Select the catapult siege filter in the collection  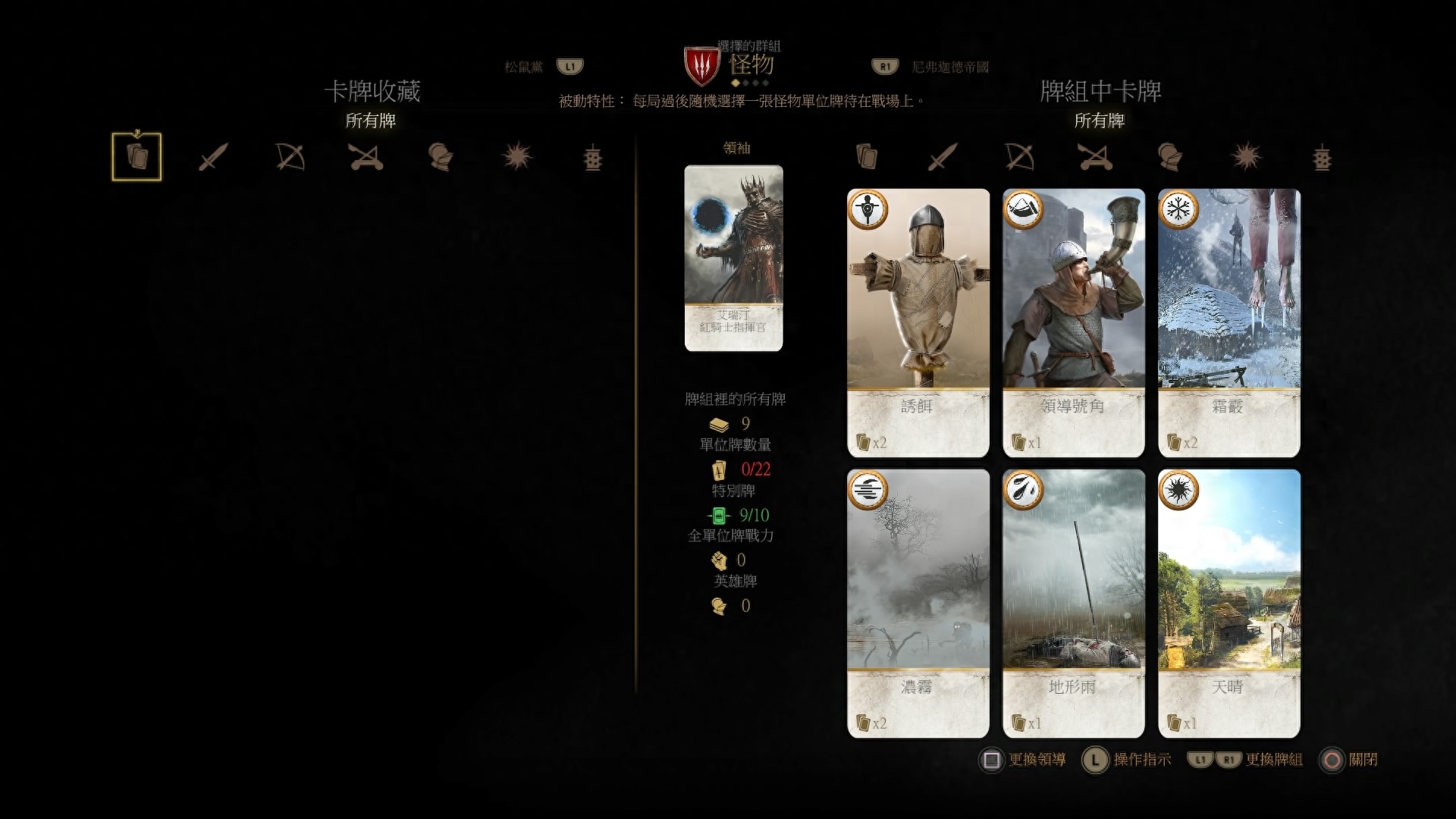[x=366, y=157]
